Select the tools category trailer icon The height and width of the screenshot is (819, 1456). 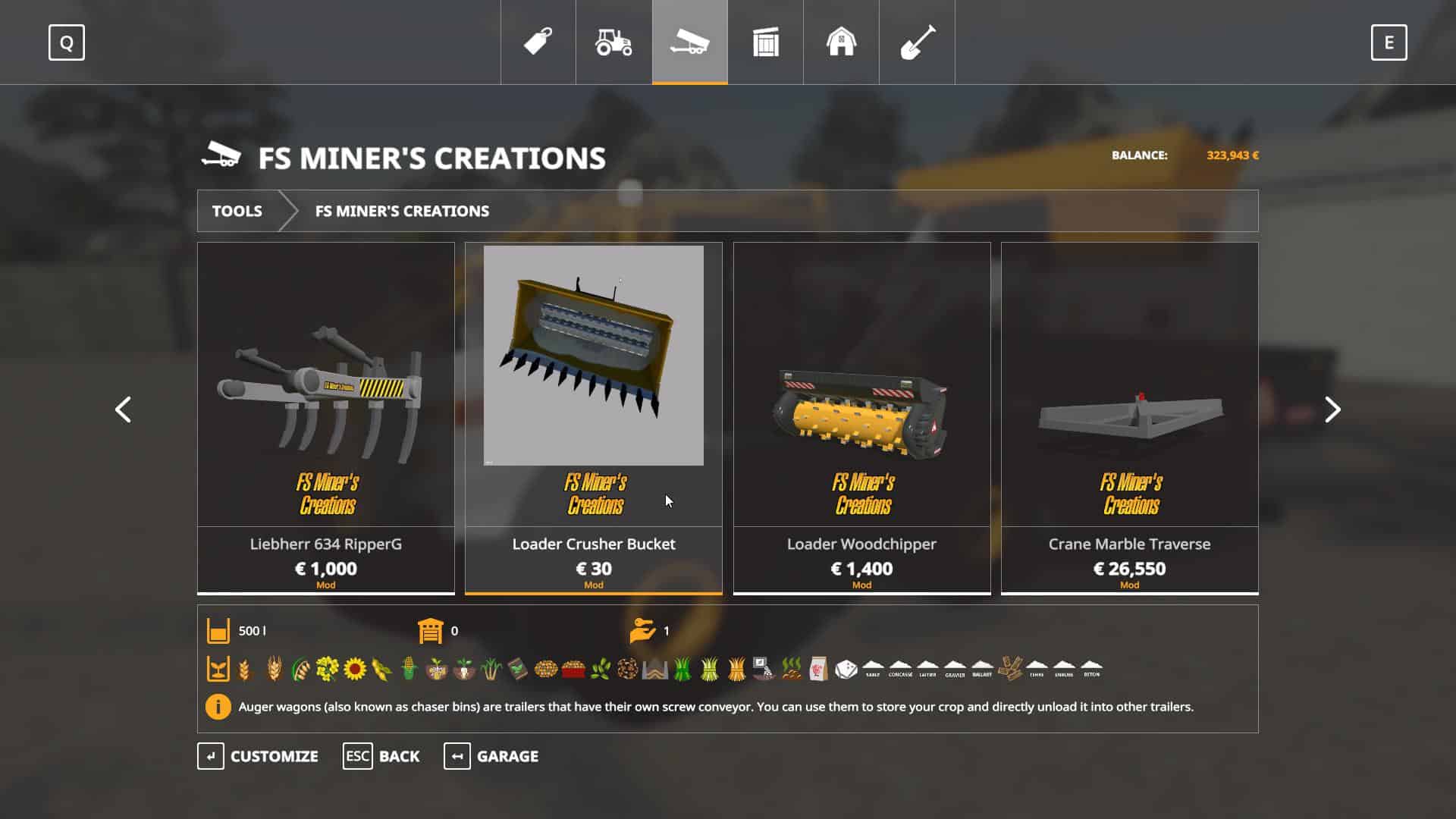click(689, 43)
